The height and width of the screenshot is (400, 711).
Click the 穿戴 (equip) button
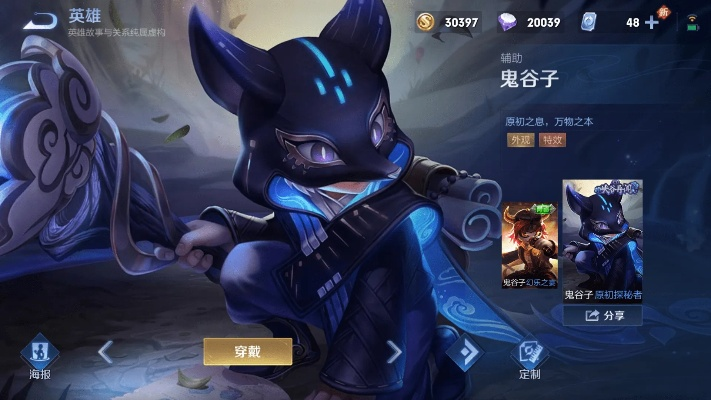click(248, 351)
